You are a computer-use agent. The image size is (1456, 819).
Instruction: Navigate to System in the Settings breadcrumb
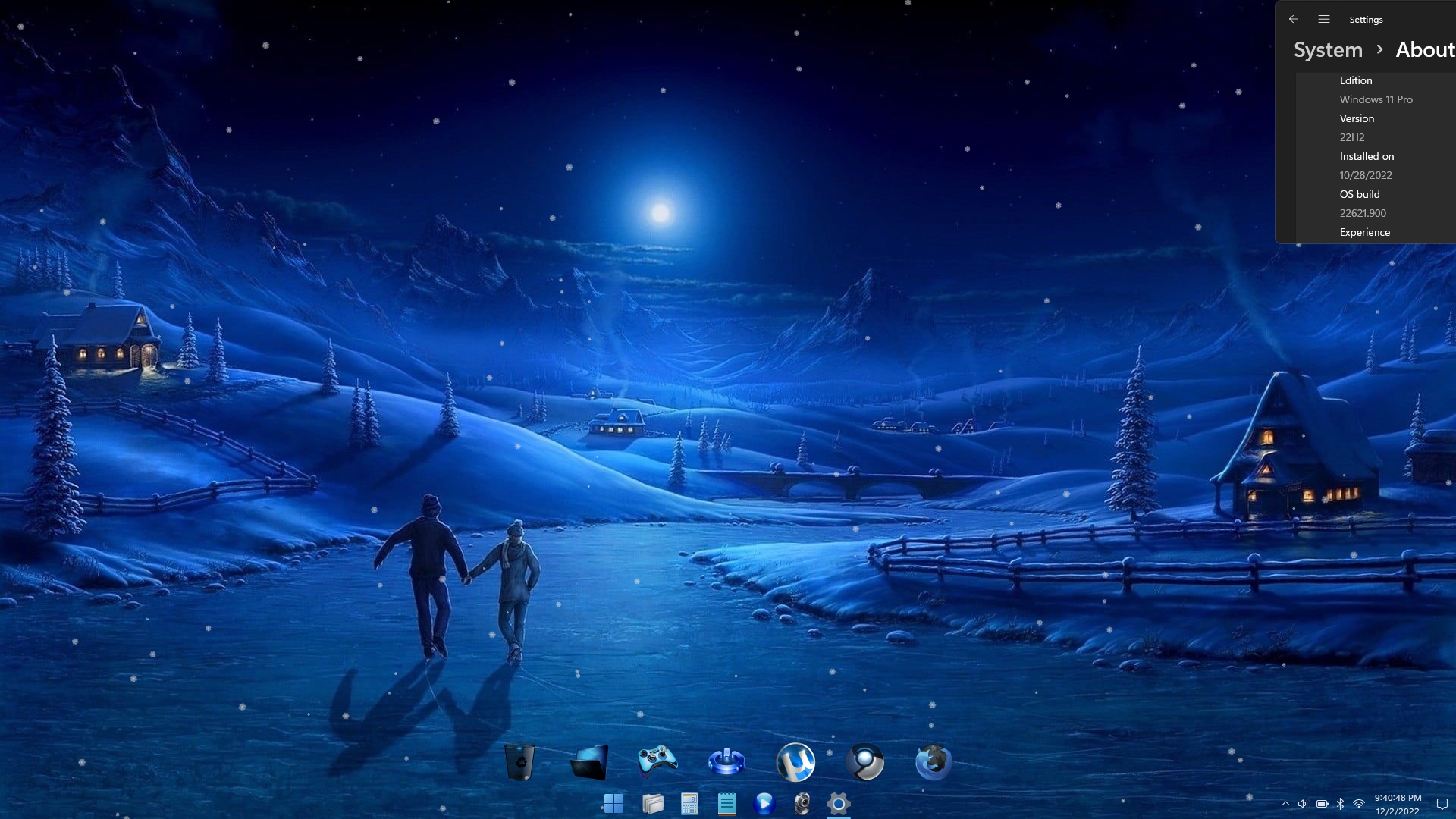pyautogui.click(x=1328, y=50)
